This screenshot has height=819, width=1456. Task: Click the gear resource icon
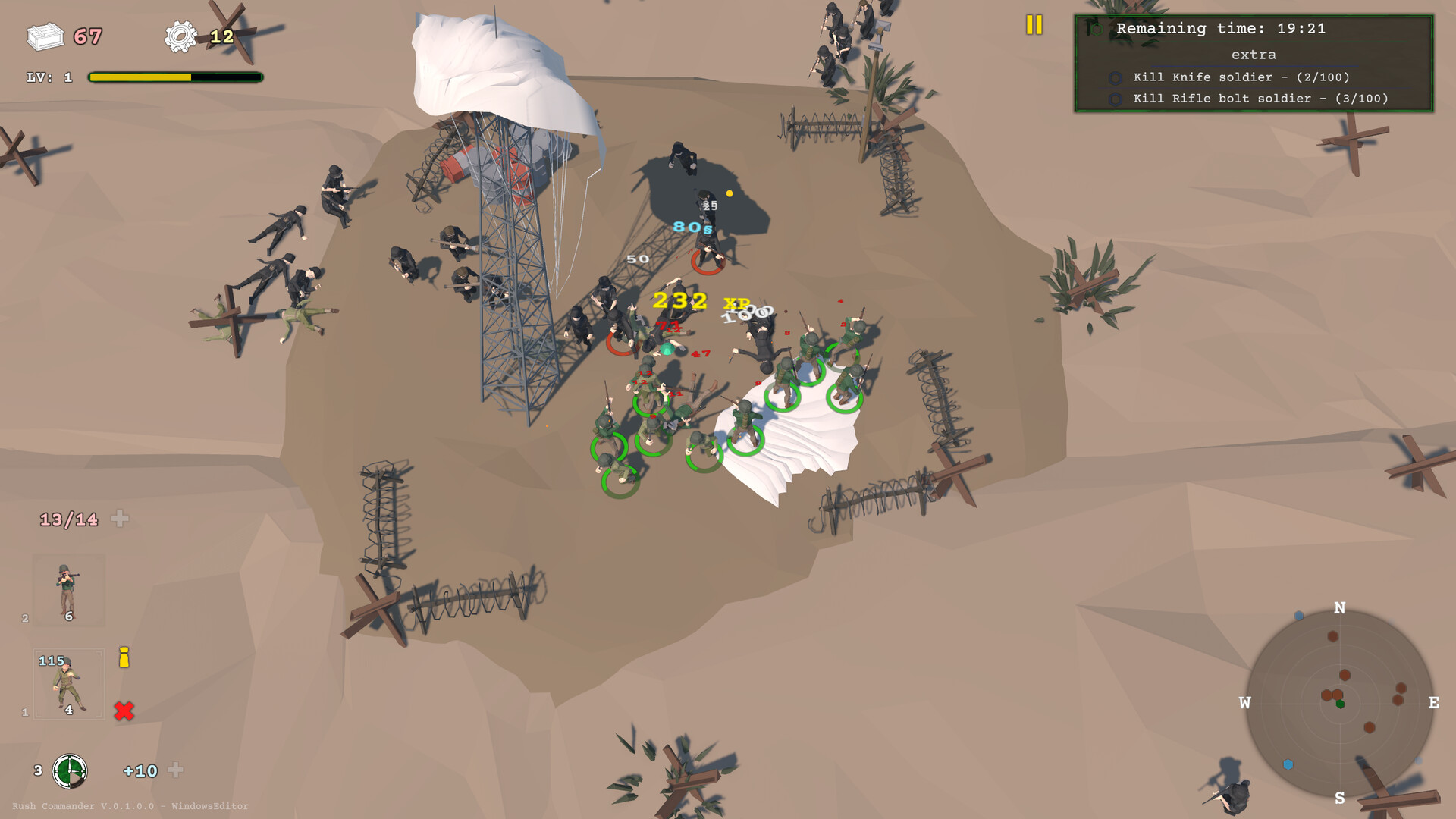(x=180, y=34)
